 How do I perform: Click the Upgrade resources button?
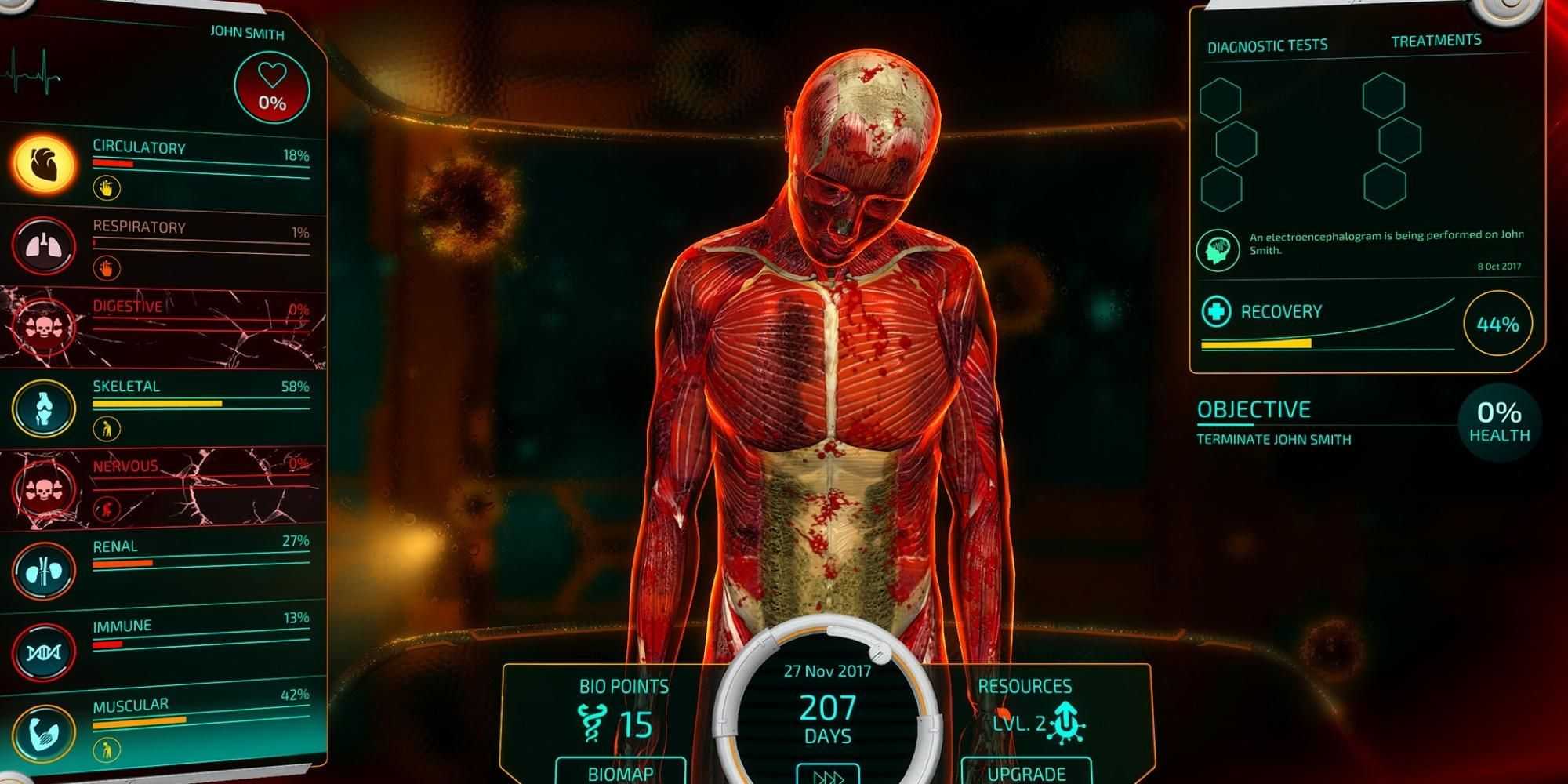click(1026, 772)
